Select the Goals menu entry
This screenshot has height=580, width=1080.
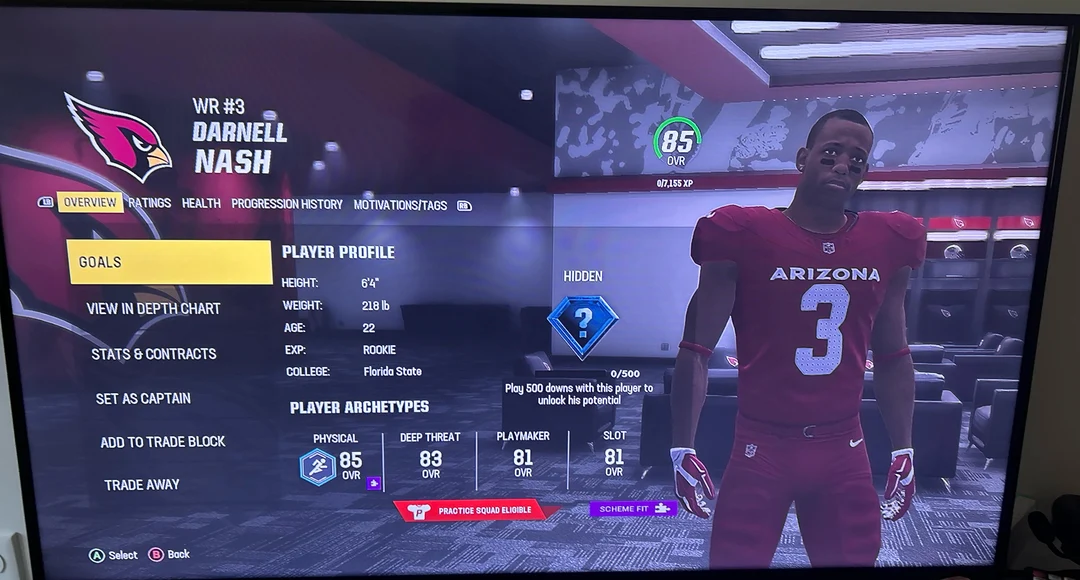[169, 262]
